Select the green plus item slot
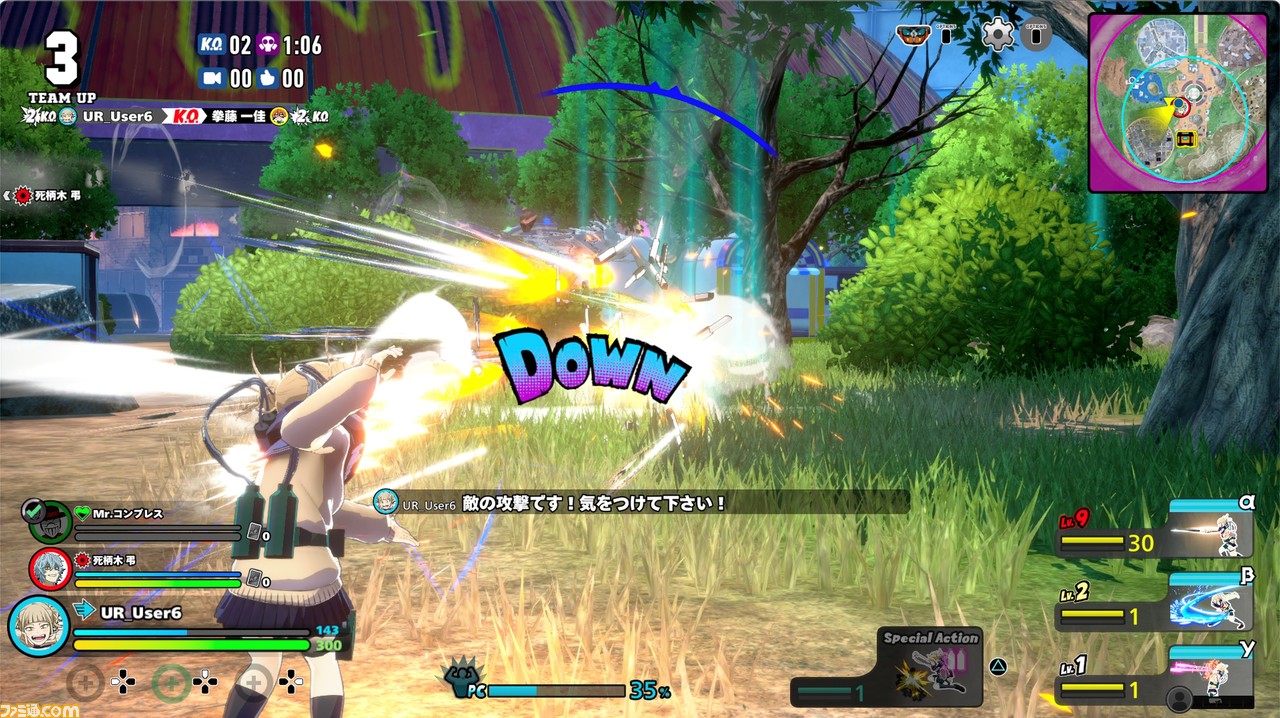 pyautogui.click(x=172, y=683)
